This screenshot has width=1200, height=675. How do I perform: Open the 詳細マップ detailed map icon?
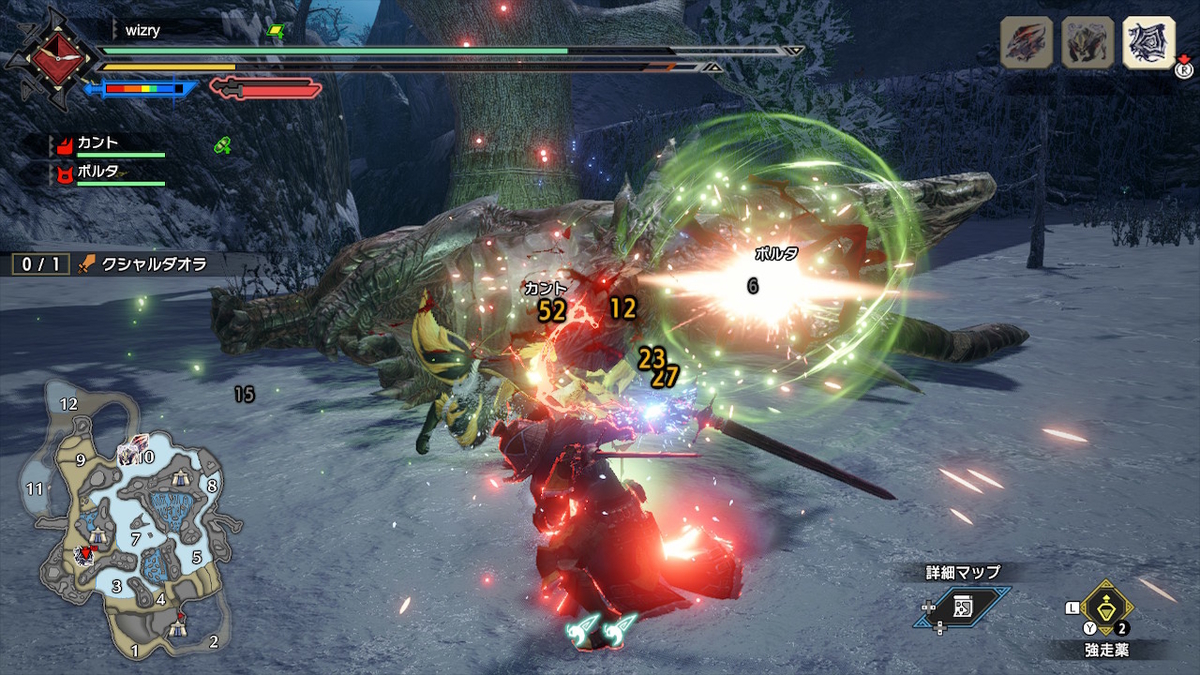(961, 607)
